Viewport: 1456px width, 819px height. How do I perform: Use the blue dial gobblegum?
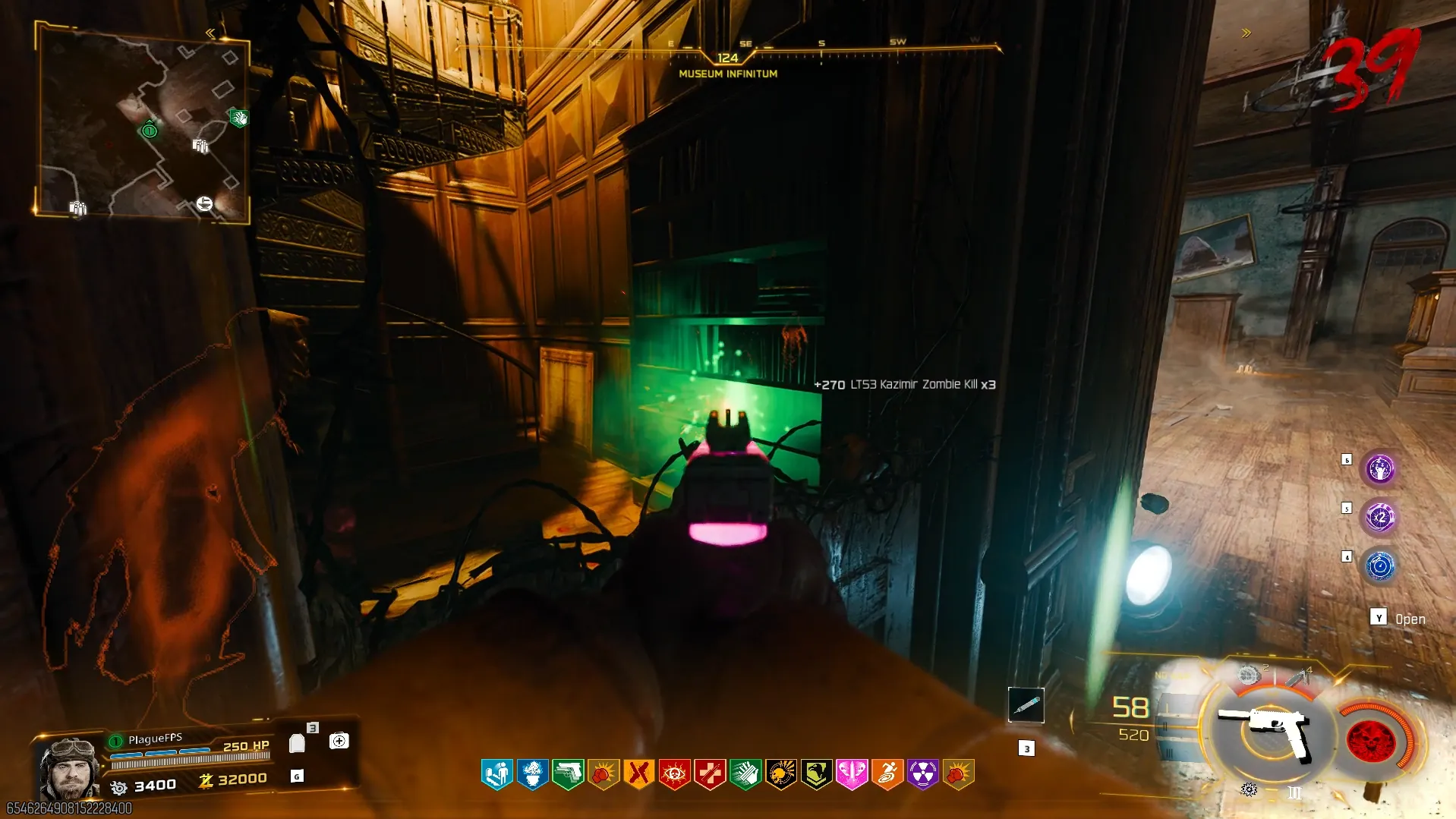tap(1380, 566)
